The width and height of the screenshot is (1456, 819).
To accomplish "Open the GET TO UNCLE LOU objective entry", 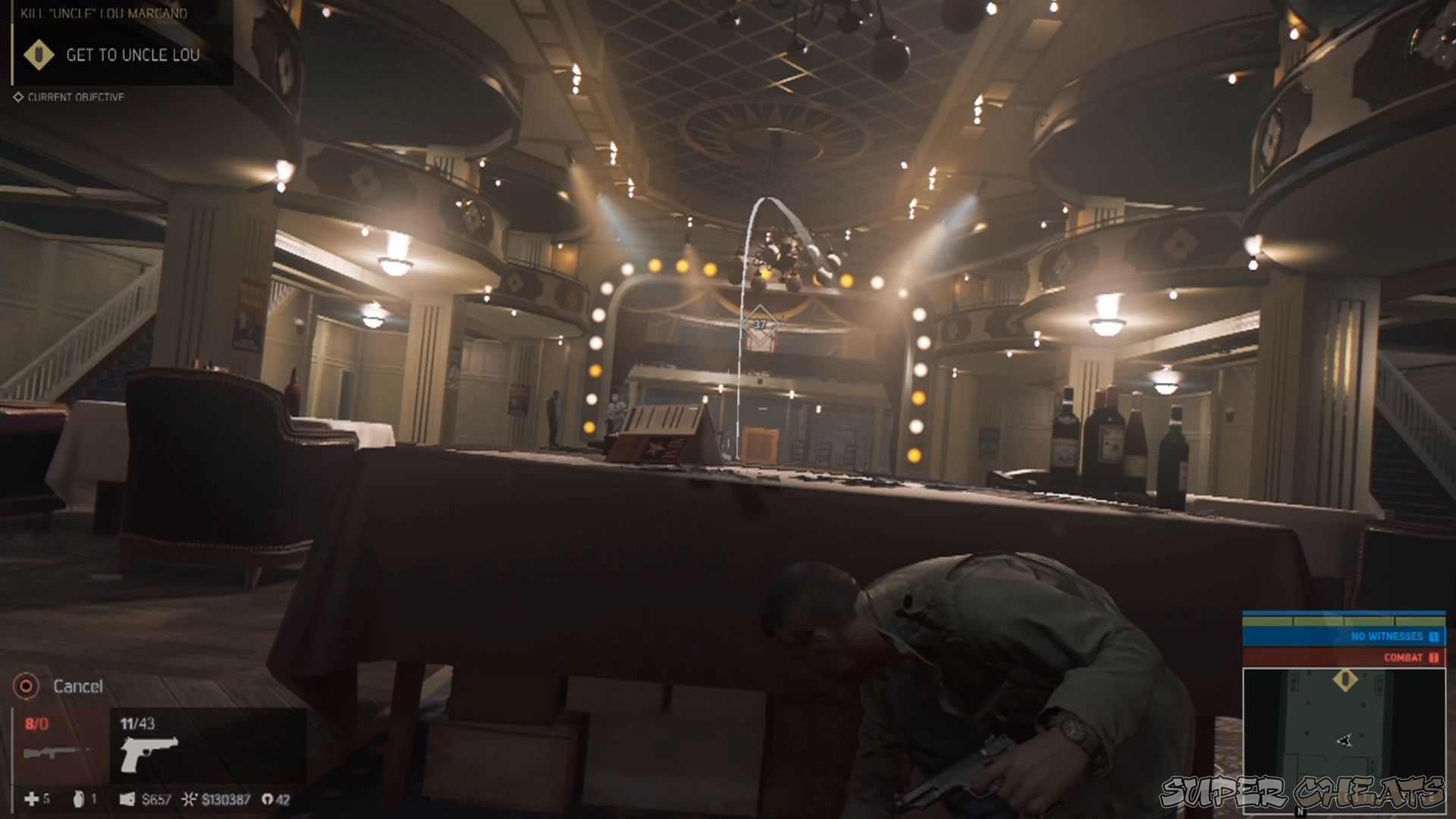I will click(132, 55).
